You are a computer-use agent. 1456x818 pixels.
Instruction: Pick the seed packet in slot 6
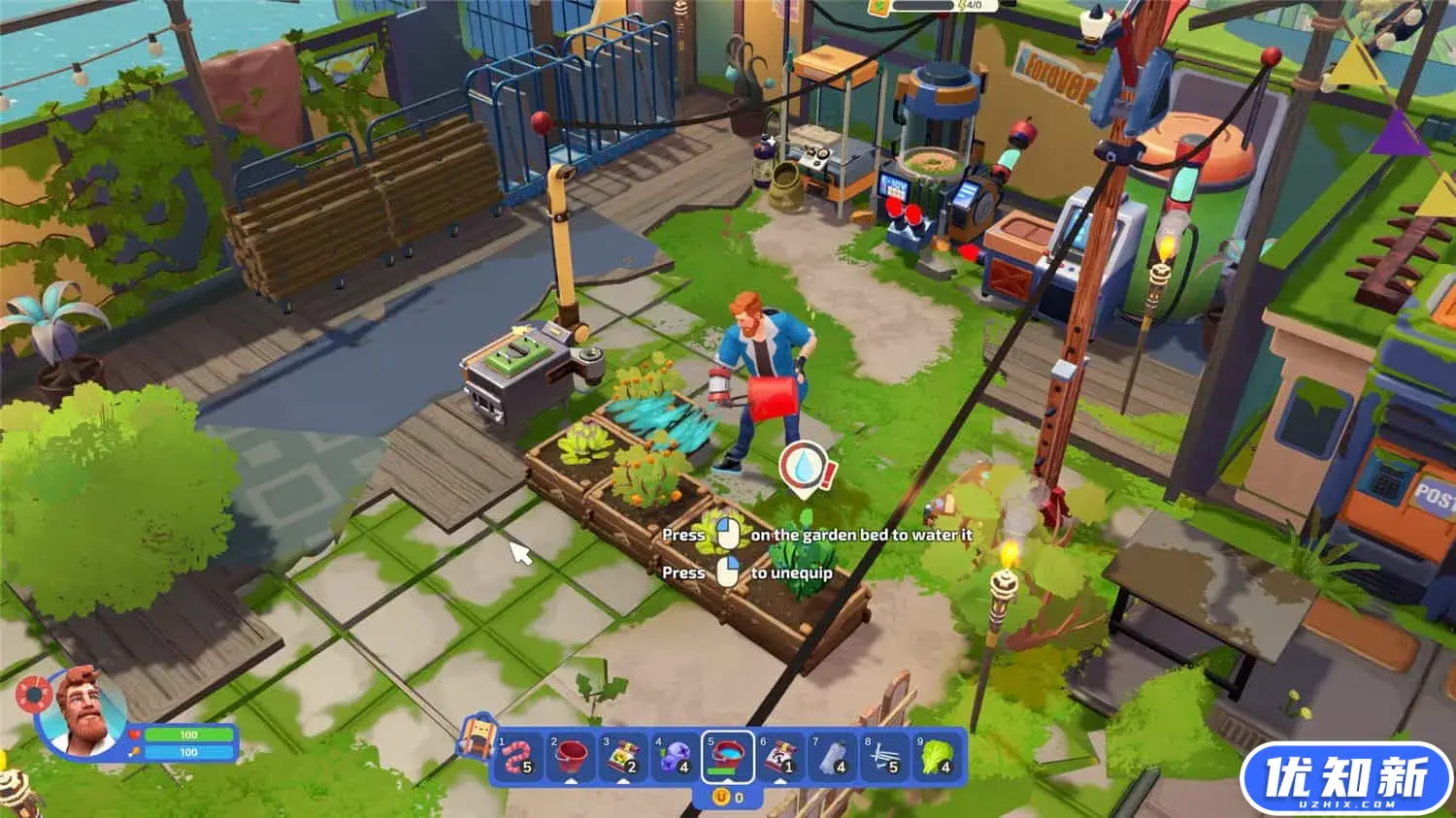tap(780, 756)
